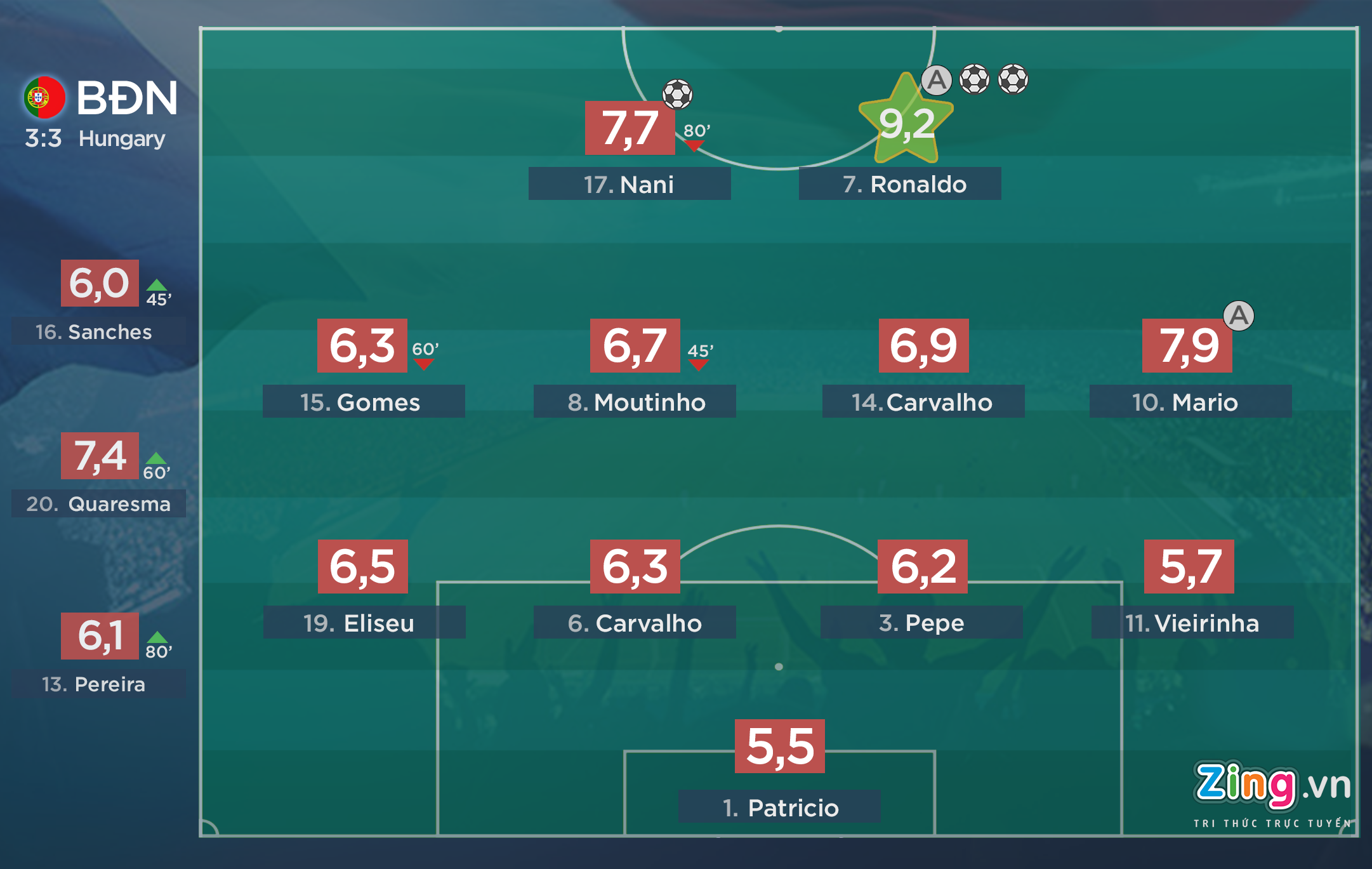Select the 19. Eliseu name label
The height and width of the screenshot is (869, 1372).
364,623
